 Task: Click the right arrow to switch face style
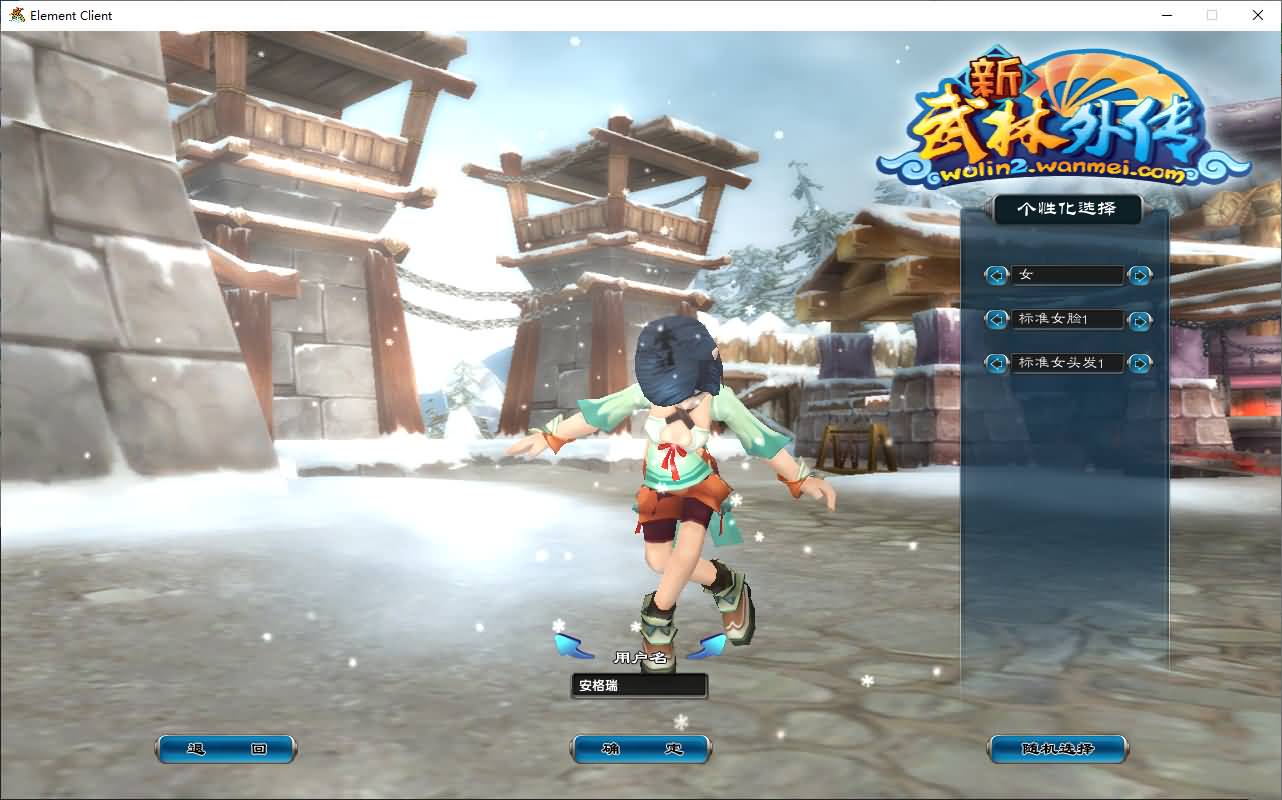1139,319
